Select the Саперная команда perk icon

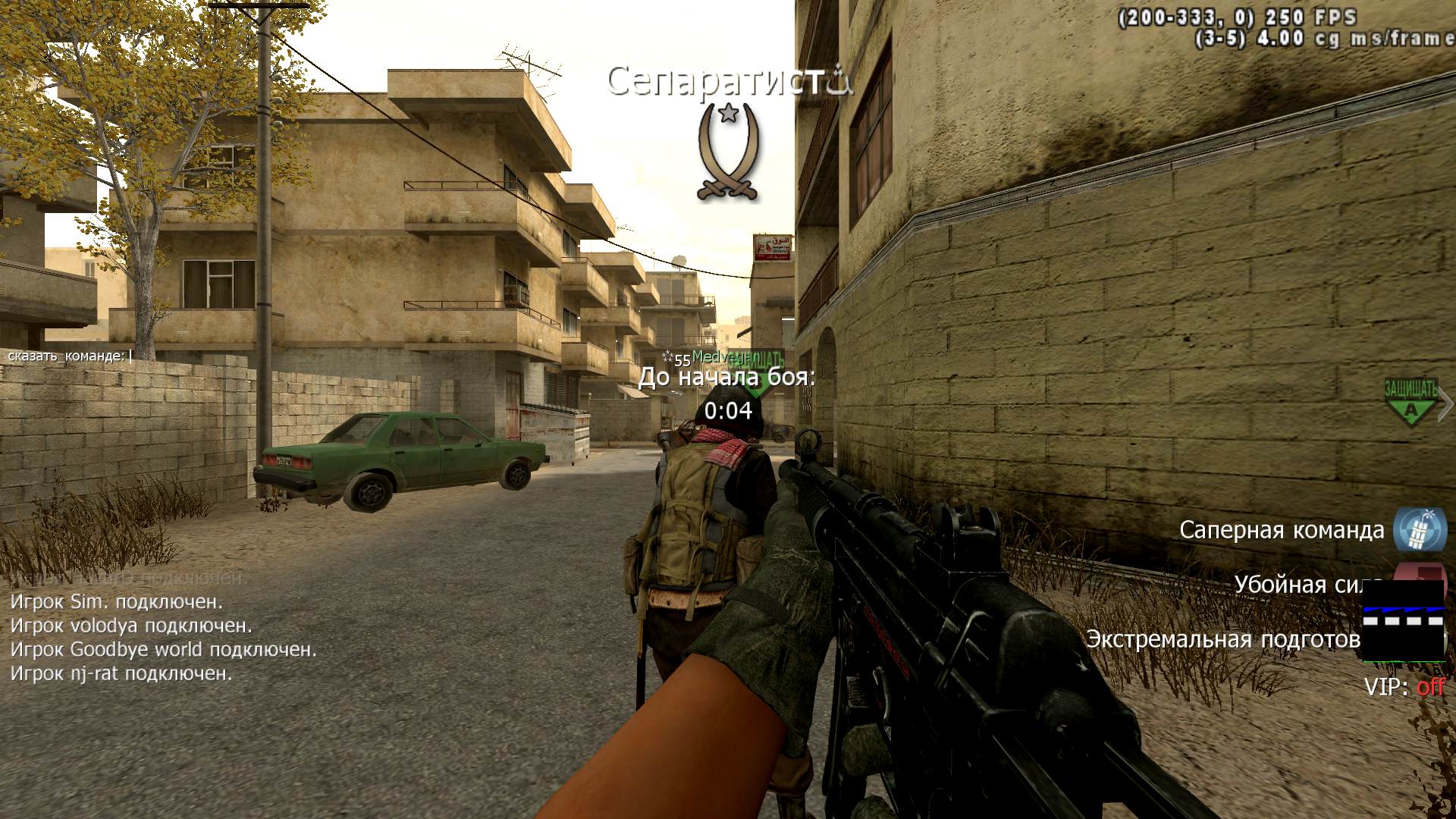(x=1420, y=529)
